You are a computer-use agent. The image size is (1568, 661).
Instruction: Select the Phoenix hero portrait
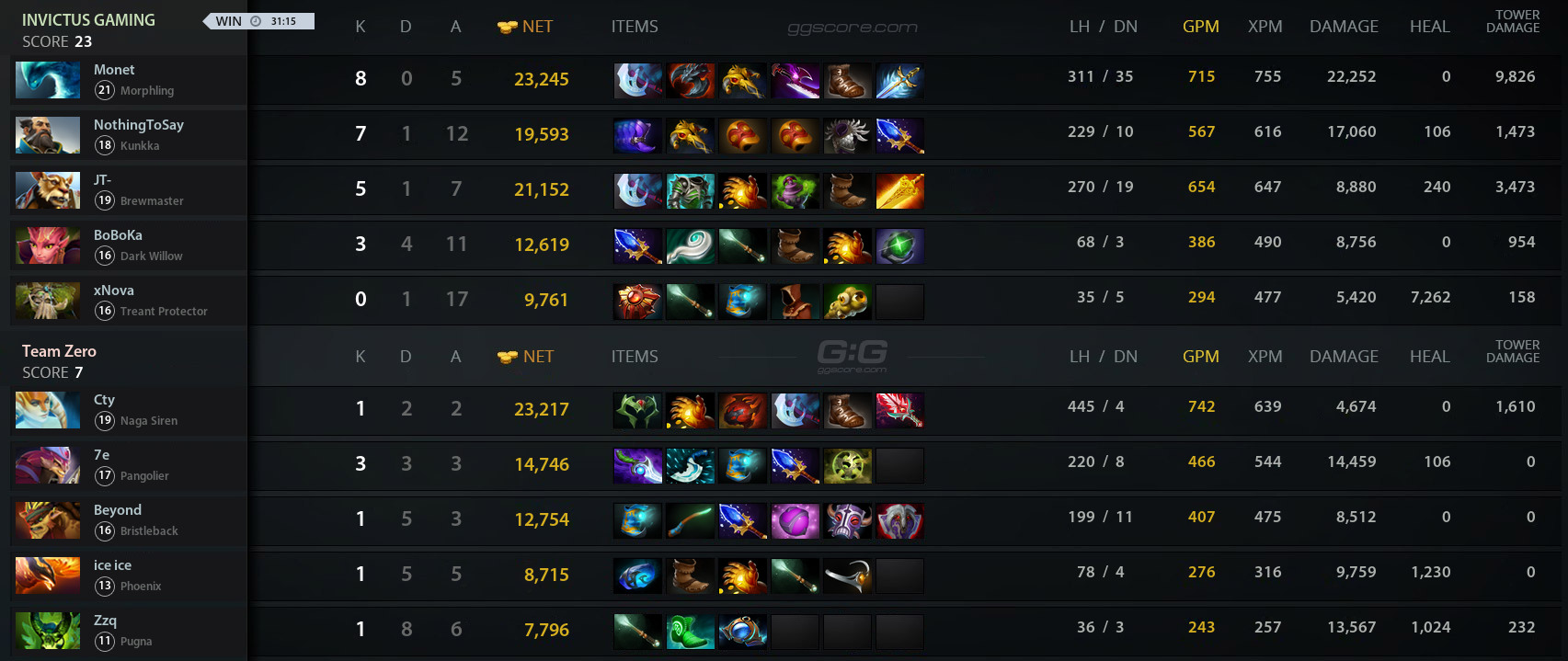[x=48, y=576]
